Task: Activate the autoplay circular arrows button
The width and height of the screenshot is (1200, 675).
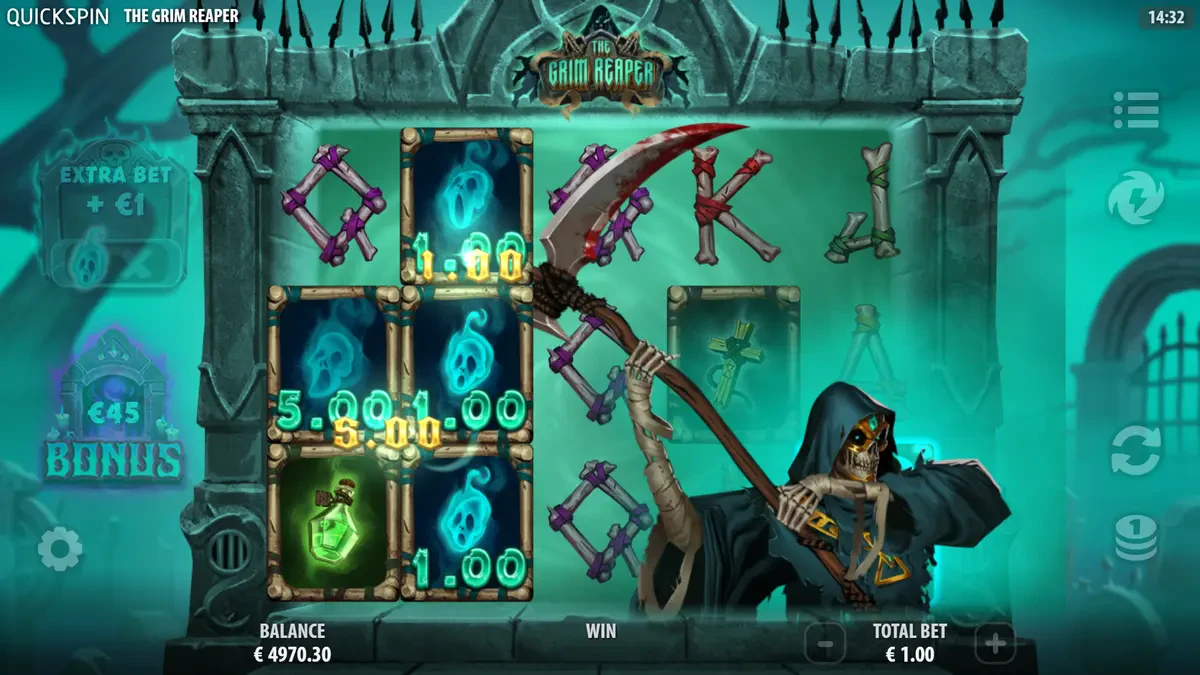Action: click(1135, 450)
